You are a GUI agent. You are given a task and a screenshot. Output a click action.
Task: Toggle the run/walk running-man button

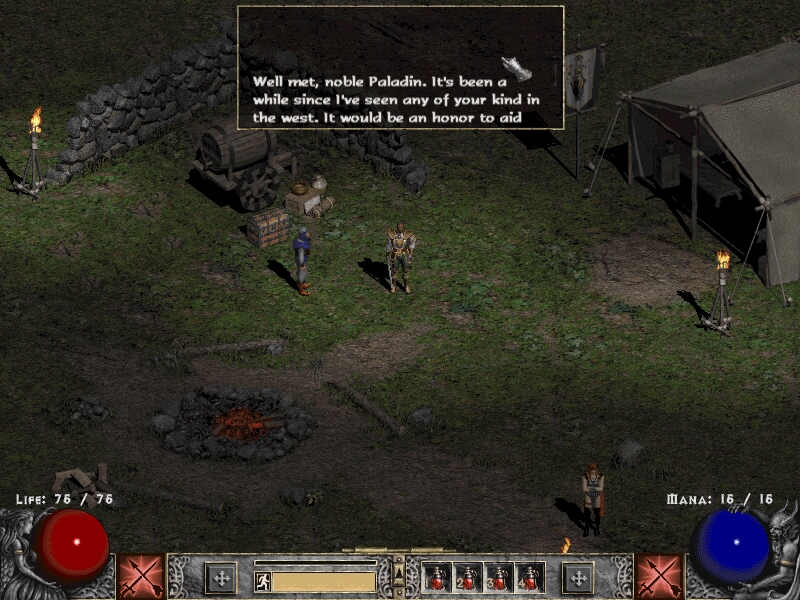pos(263,581)
